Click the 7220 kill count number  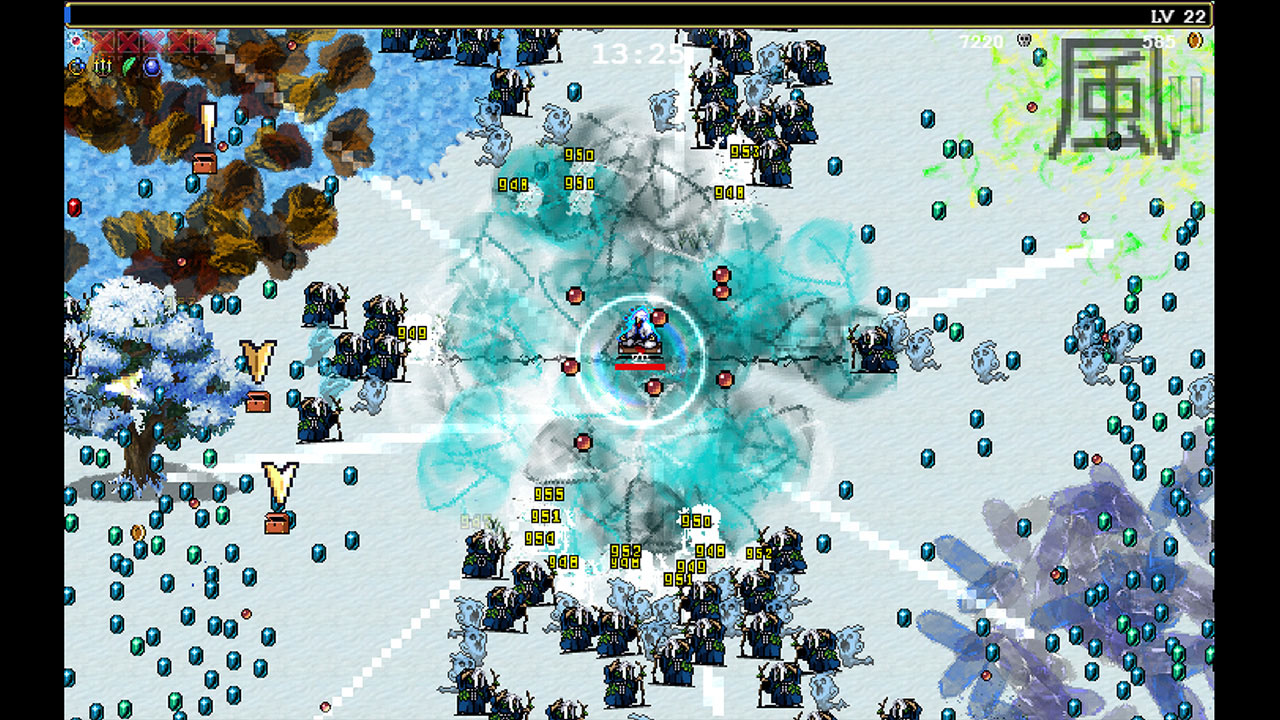point(981,40)
